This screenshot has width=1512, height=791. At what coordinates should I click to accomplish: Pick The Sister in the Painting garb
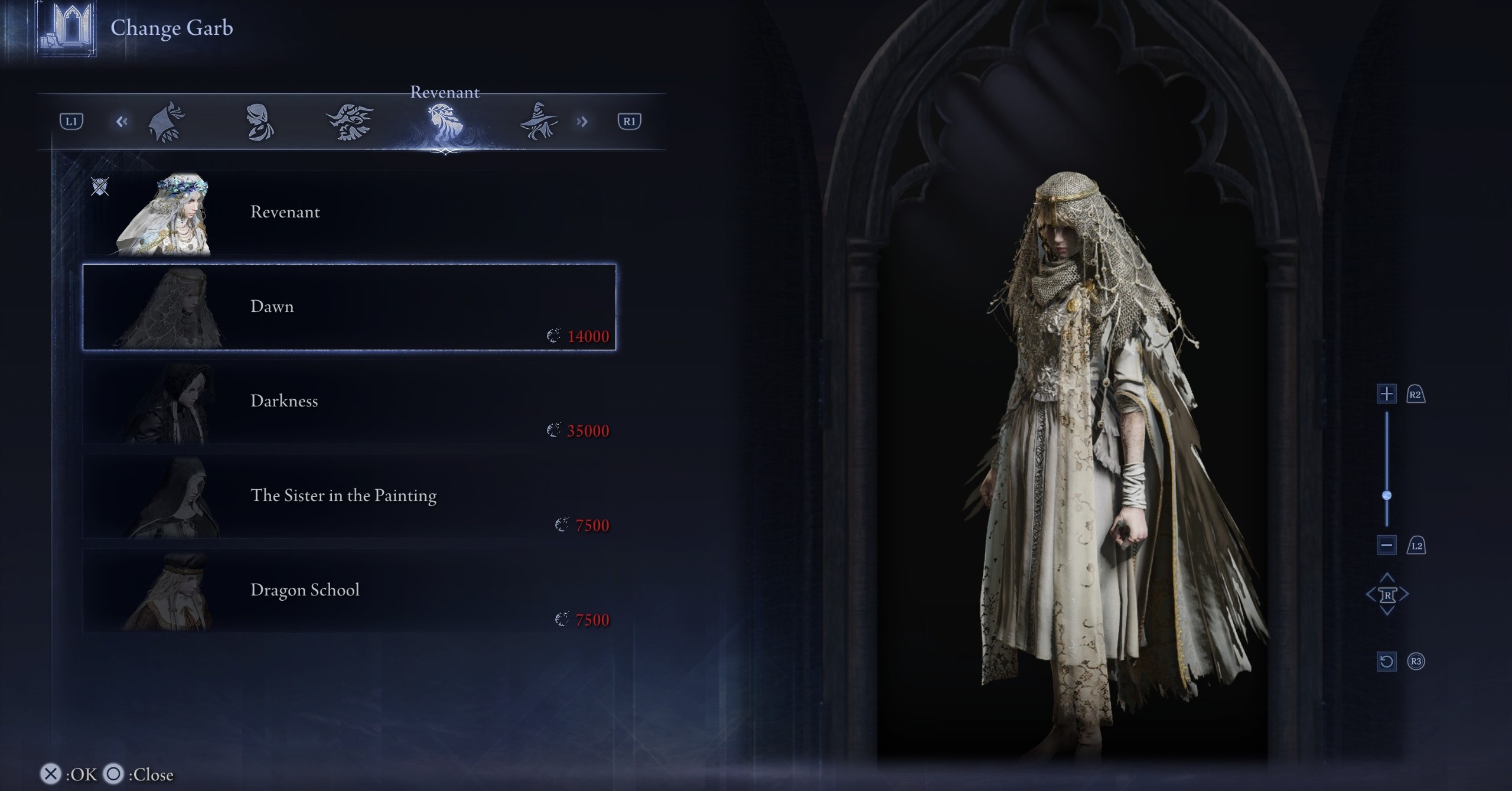pyautogui.click(x=348, y=496)
